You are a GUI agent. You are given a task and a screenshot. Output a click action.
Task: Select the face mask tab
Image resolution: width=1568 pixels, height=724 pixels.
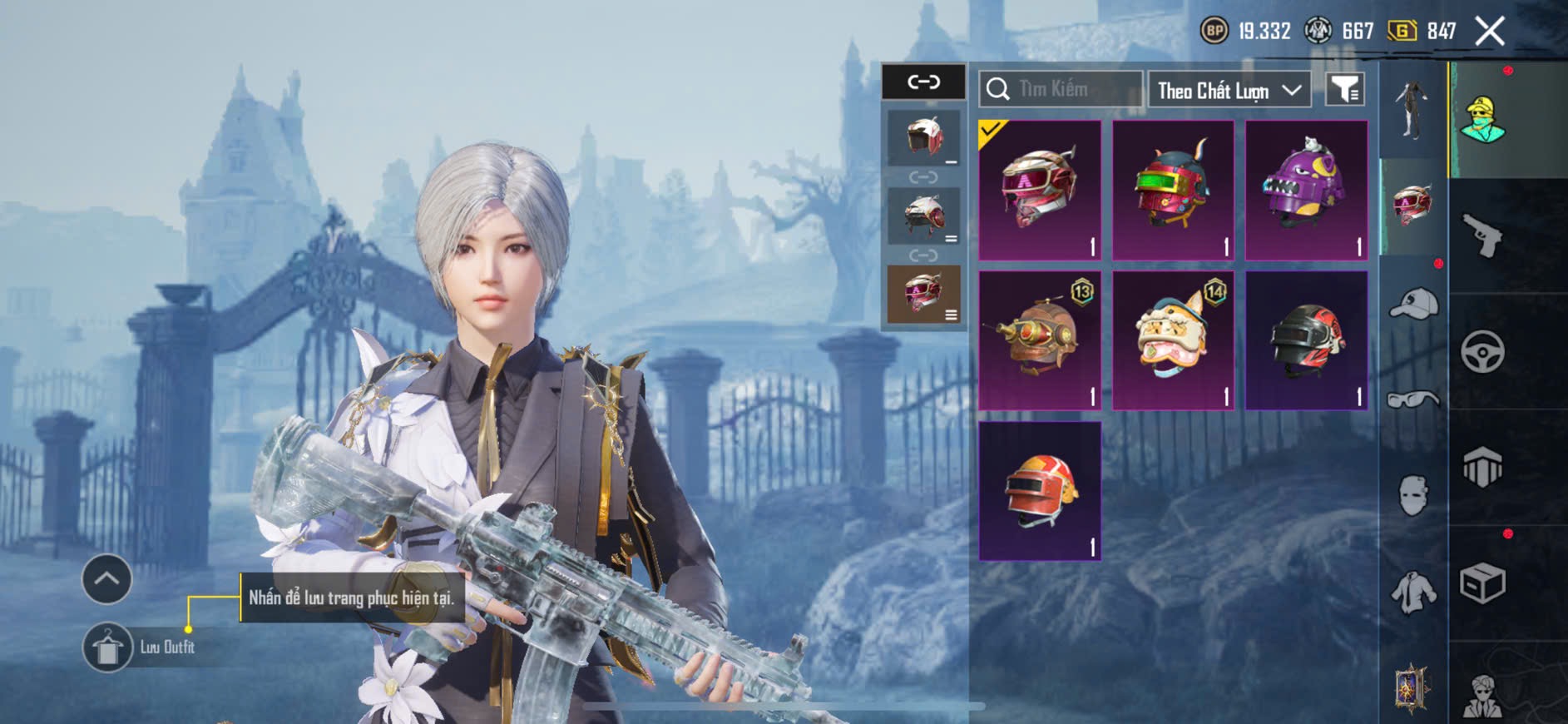pyautogui.click(x=1413, y=496)
